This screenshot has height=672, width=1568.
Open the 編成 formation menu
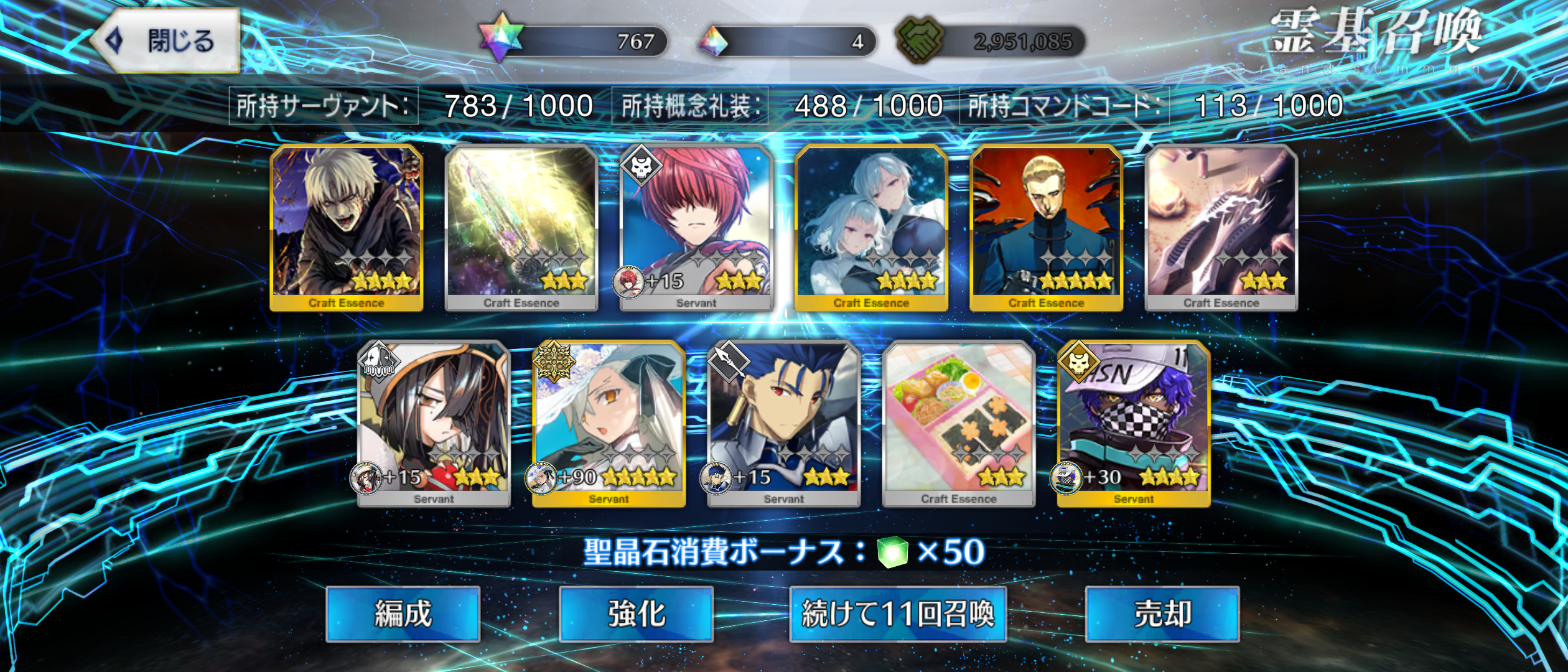click(403, 614)
